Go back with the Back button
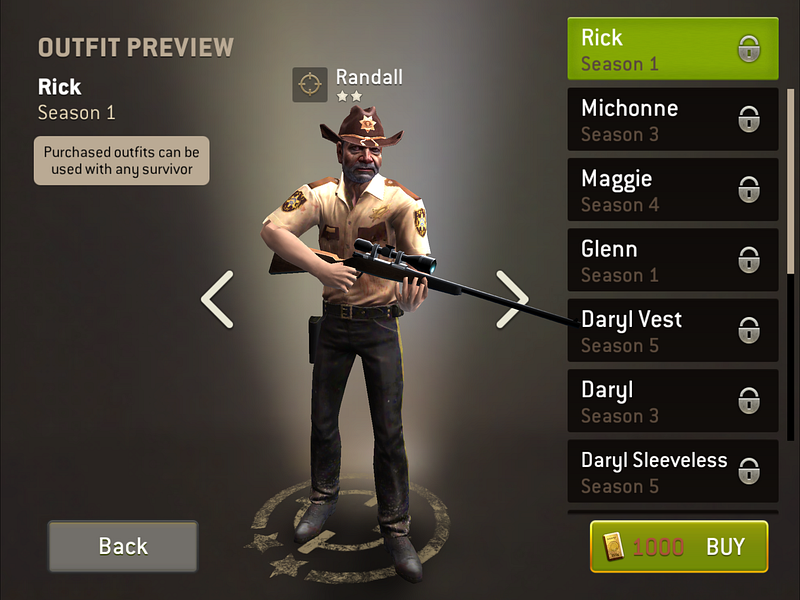Image resolution: width=800 pixels, height=600 pixels. [123, 546]
